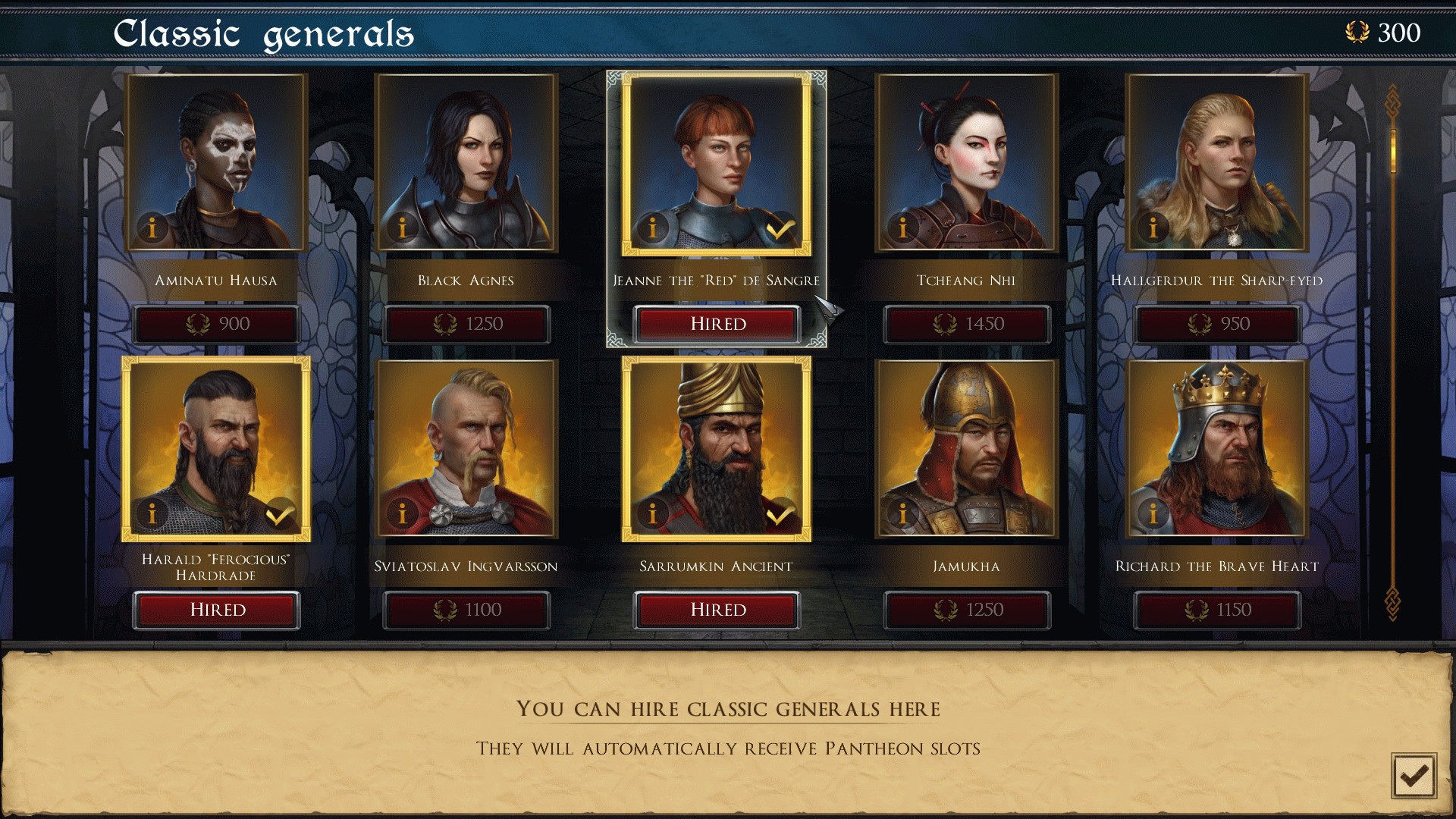Select Sviatoslav Ingvarsson's portrait
This screenshot has width=1456, height=819.
[466, 447]
